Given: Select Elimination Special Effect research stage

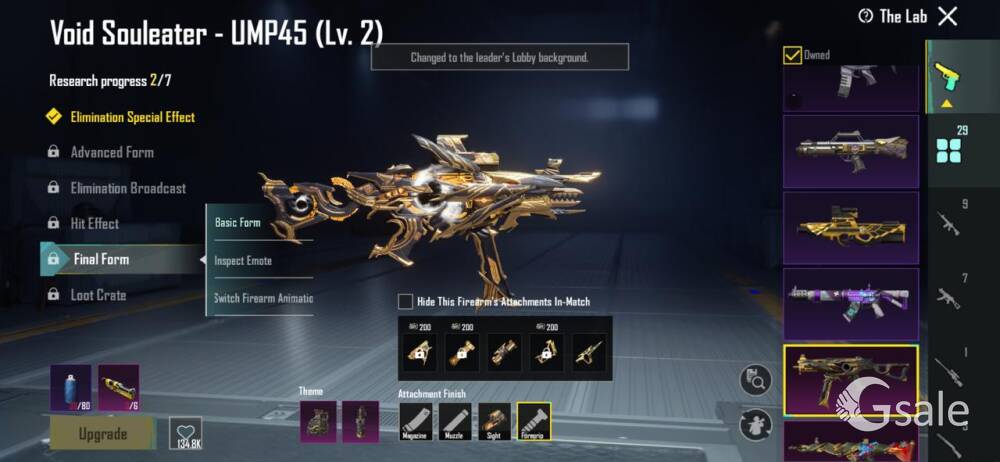Looking at the screenshot, I should click(x=131, y=117).
